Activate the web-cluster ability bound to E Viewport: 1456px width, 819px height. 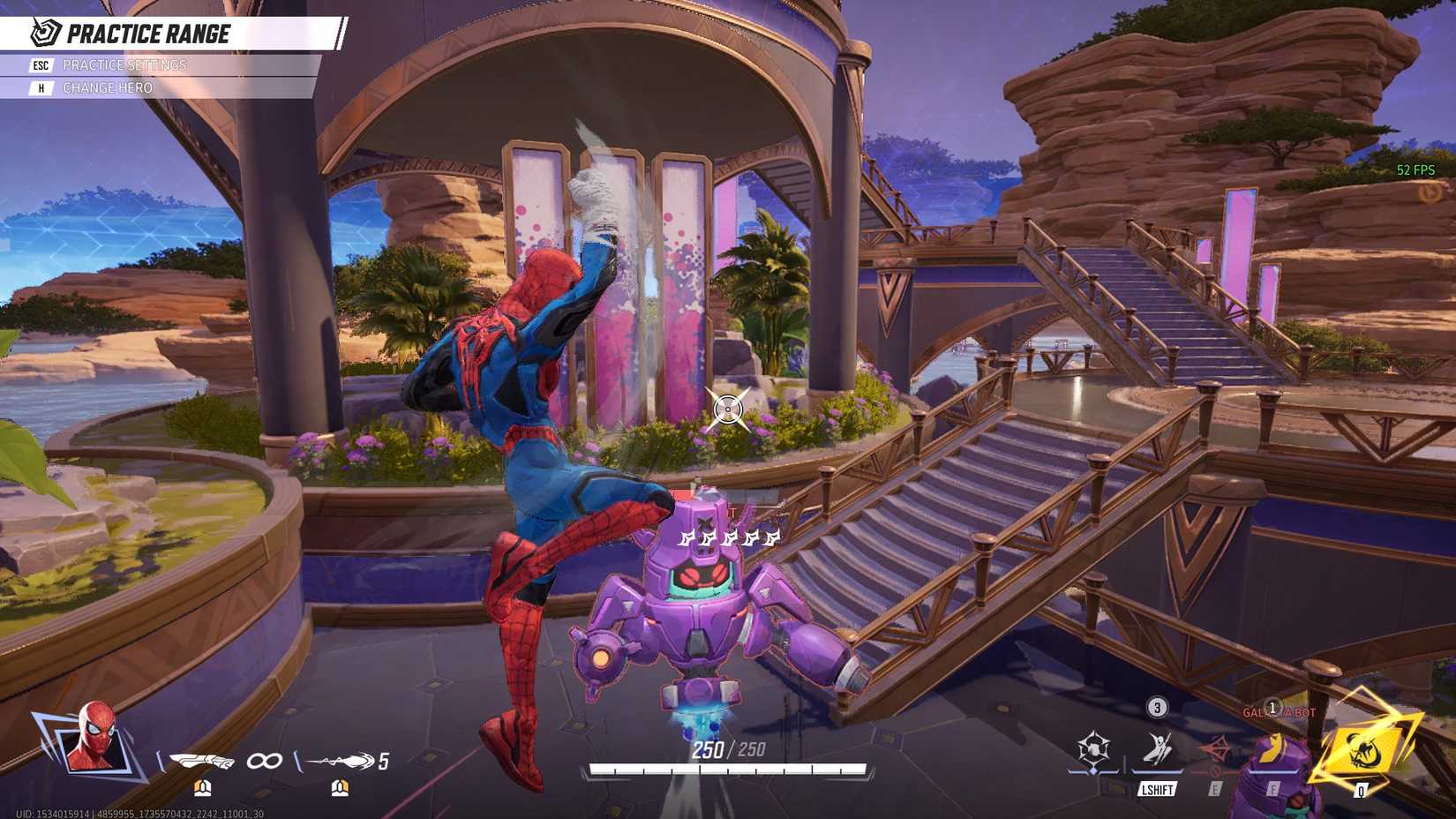click(x=1215, y=748)
